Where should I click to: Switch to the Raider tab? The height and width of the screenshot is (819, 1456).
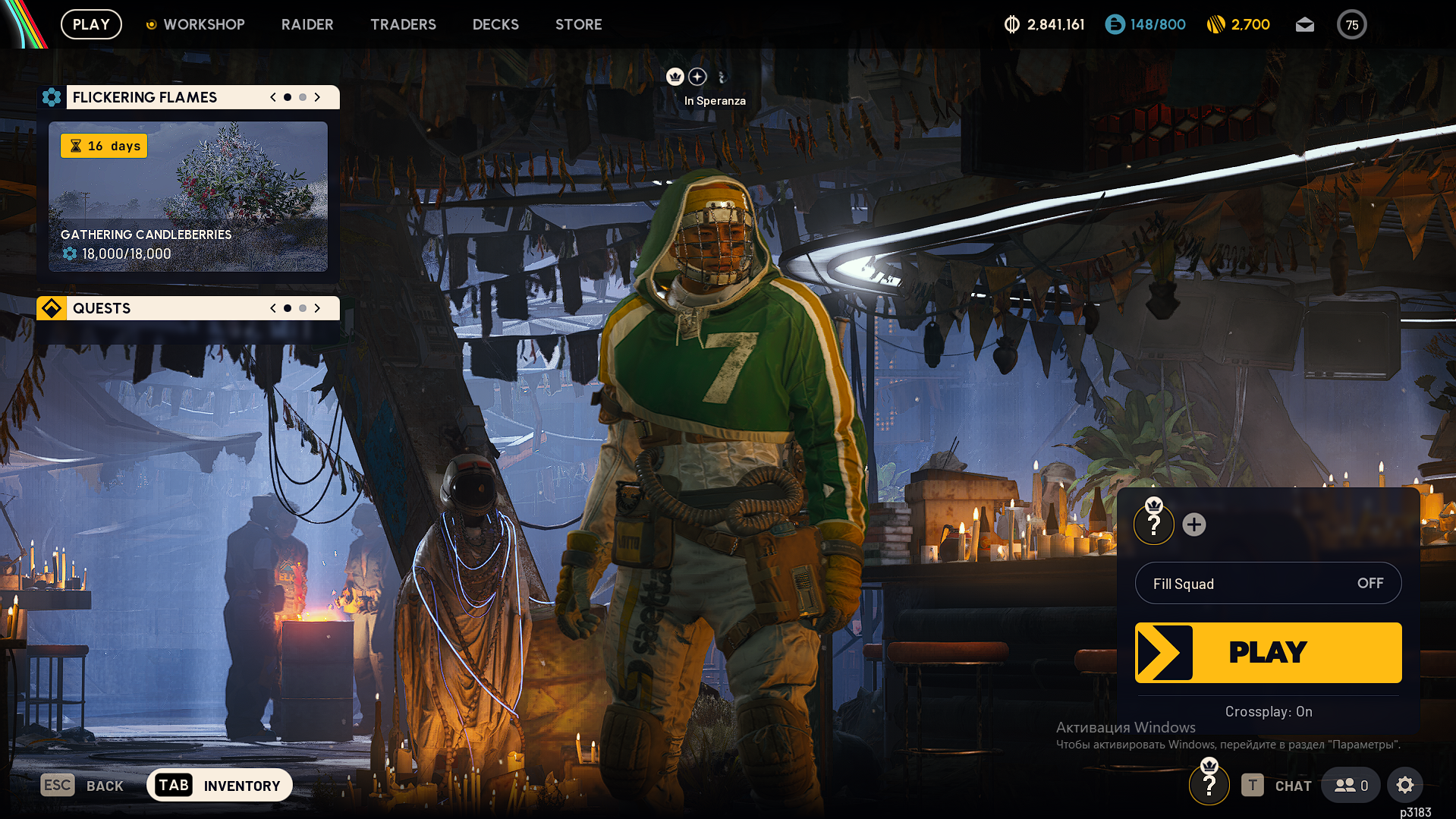pyautogui.click(x=307, y=24)
